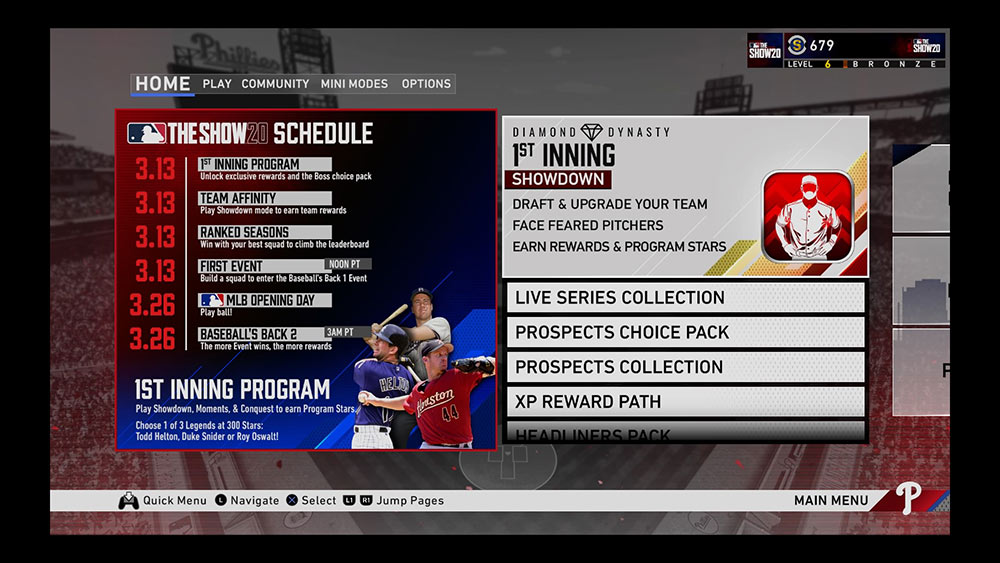Screen dimensions: 1000x563
Task: Open The Show 20 Schedule panel
Action: coord(306,280)
